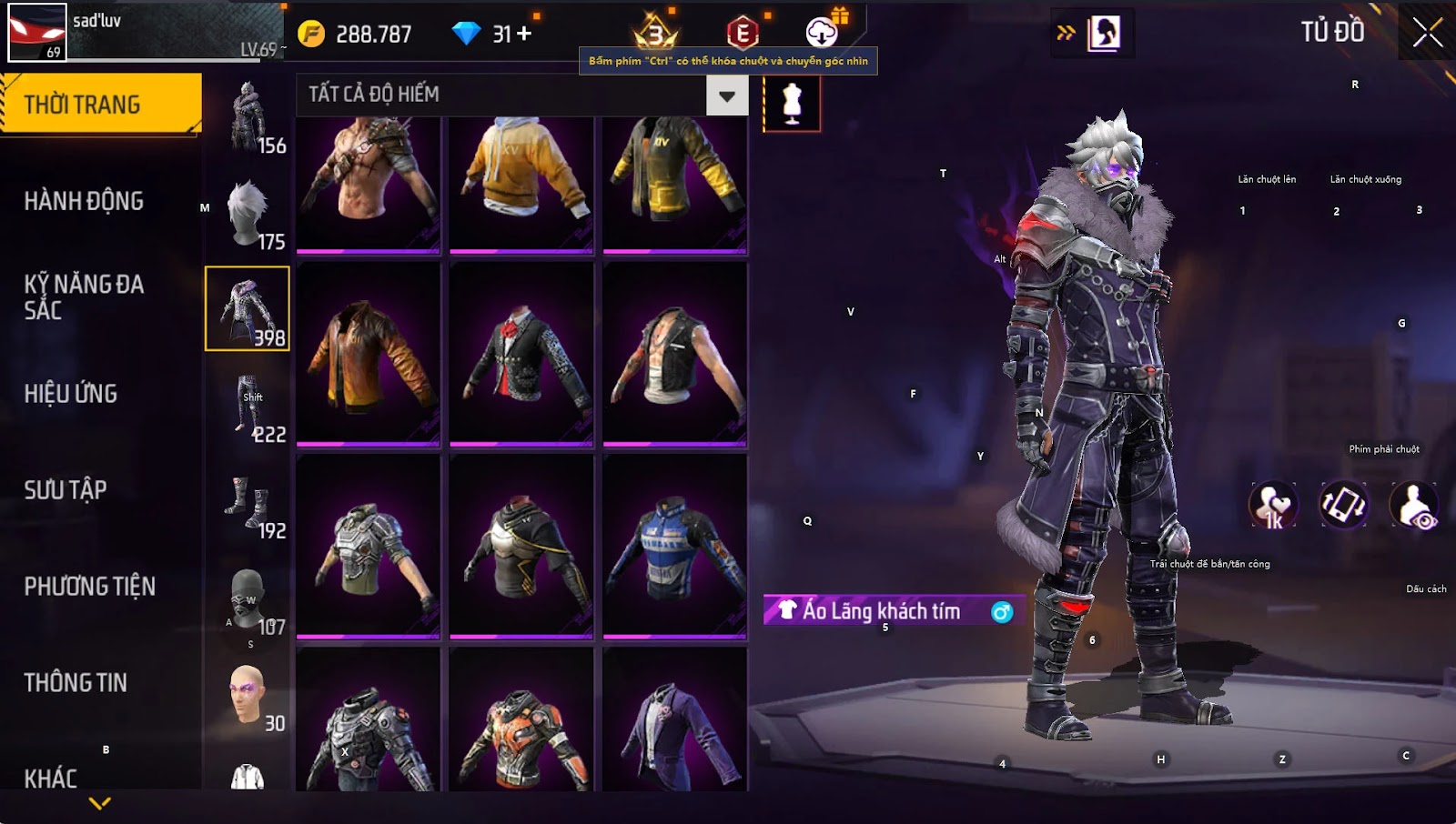The height and width of the screenshot is (824, 1456).
Task: Open KỸ NĂNG ĐA SẮC section
Action: point(84,296)
